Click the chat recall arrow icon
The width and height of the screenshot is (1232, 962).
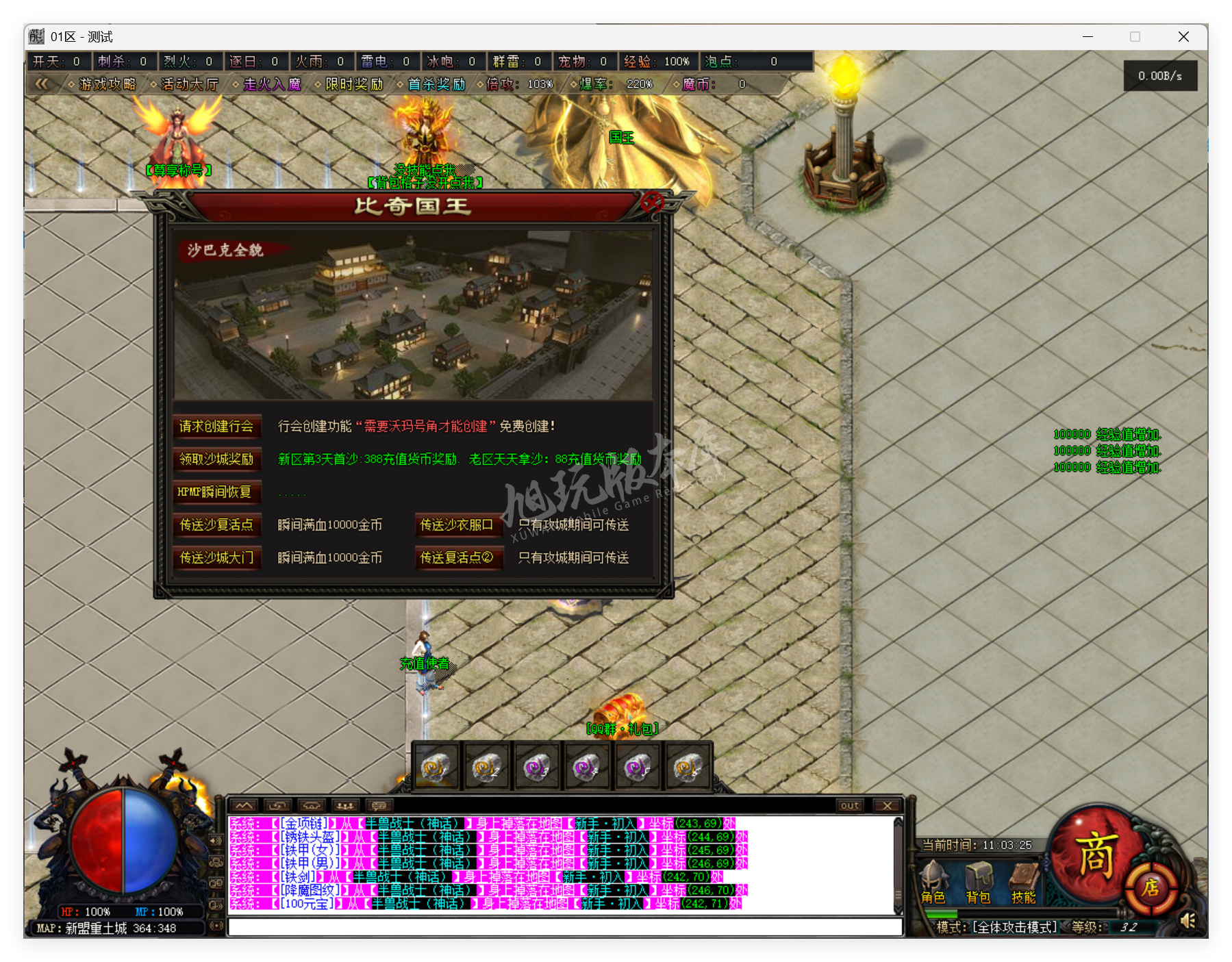pos(277,805)
